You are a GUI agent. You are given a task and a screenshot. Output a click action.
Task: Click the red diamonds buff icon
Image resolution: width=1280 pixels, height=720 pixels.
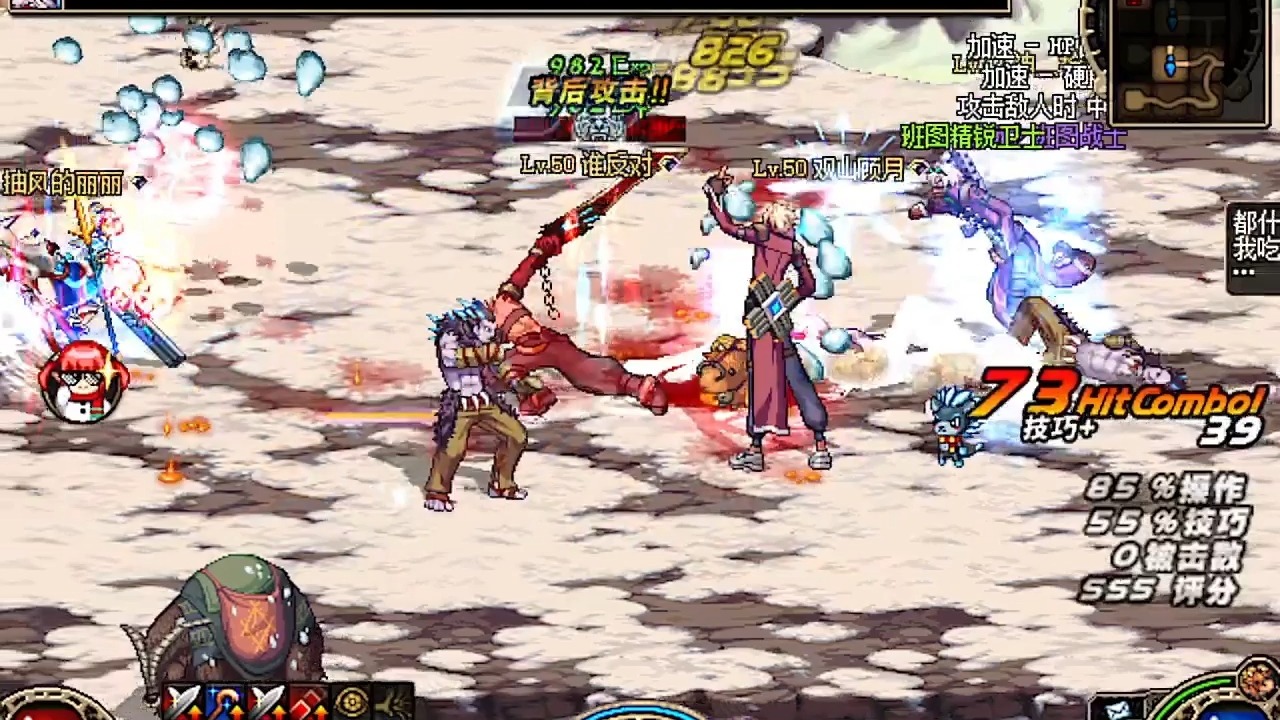(308, 703)
